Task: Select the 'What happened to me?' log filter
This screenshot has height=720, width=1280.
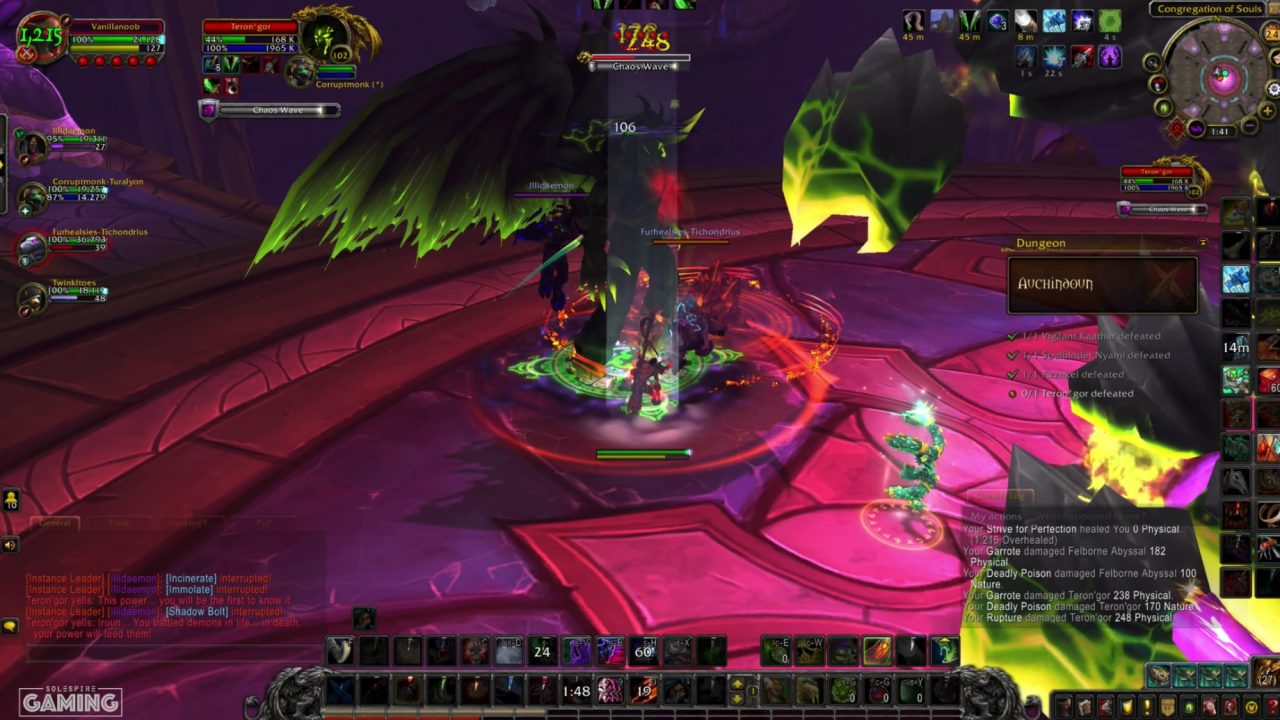Action: (1092, 516)
